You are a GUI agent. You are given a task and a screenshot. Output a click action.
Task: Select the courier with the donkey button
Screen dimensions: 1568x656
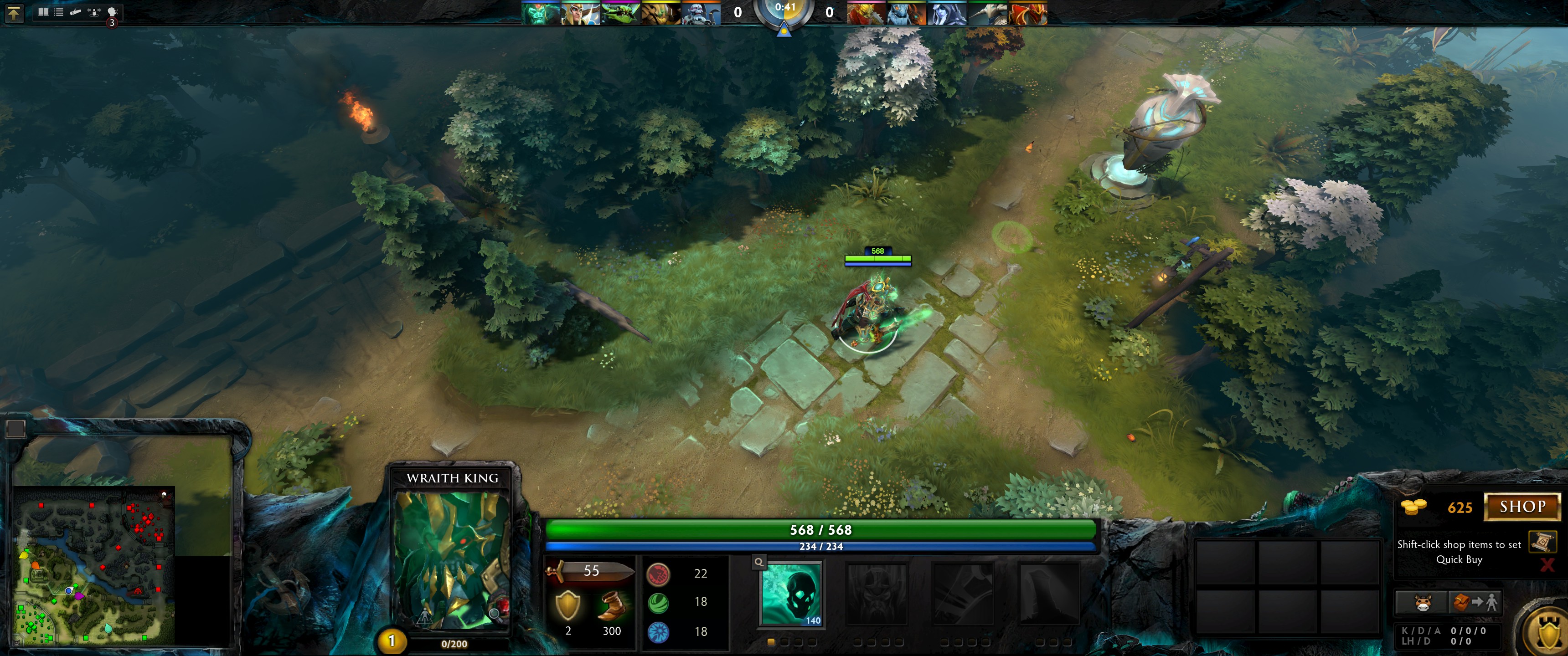coord(1421,602)
